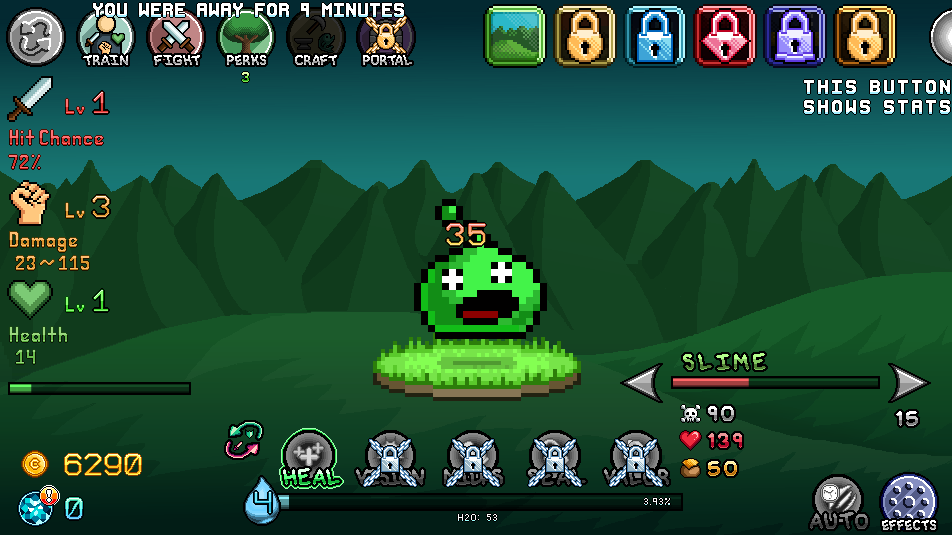
Task: Click the locked Portal button
Action: (x=386, y=38)
